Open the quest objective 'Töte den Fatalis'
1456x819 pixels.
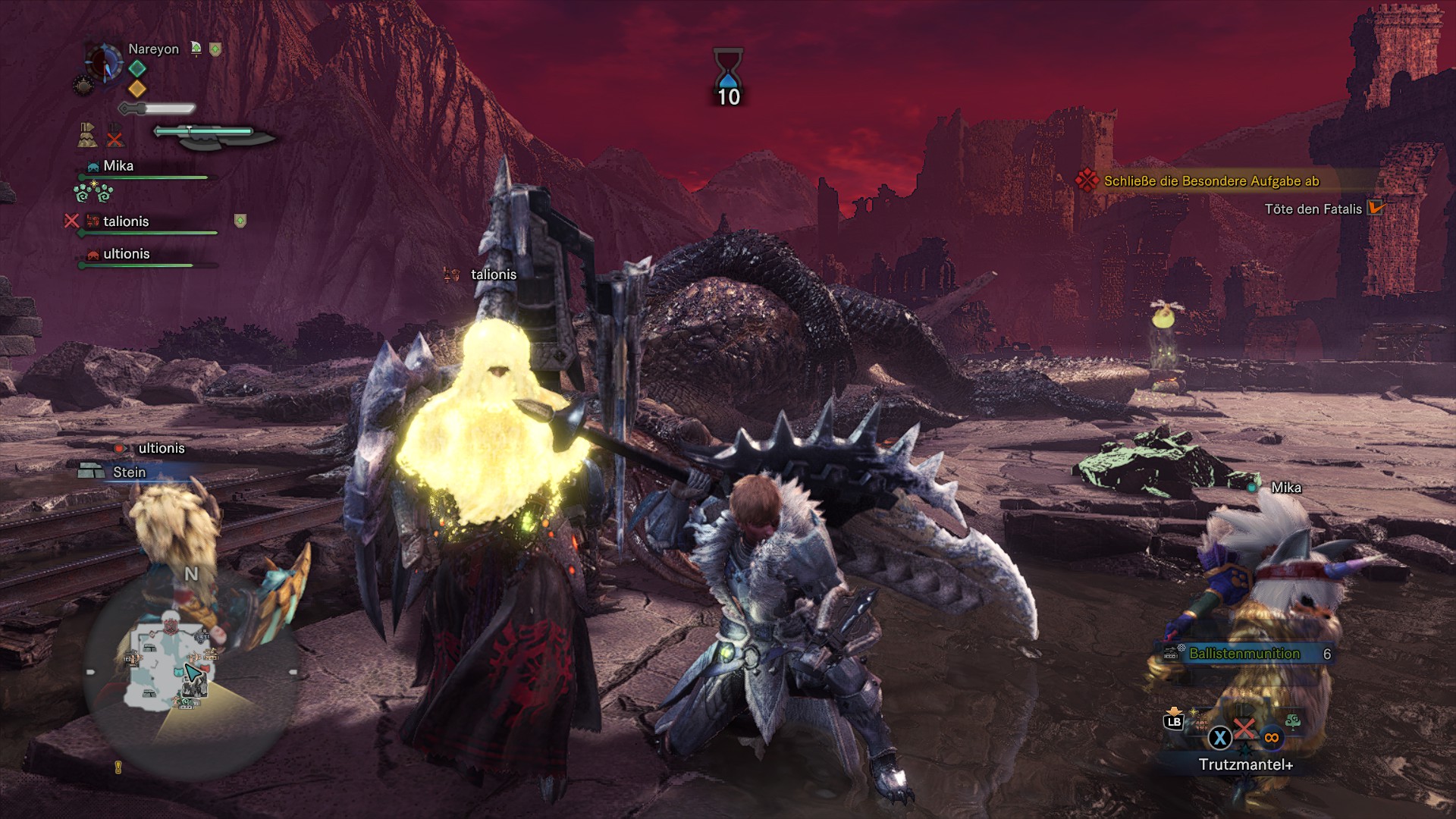(x=1313, y=209)
